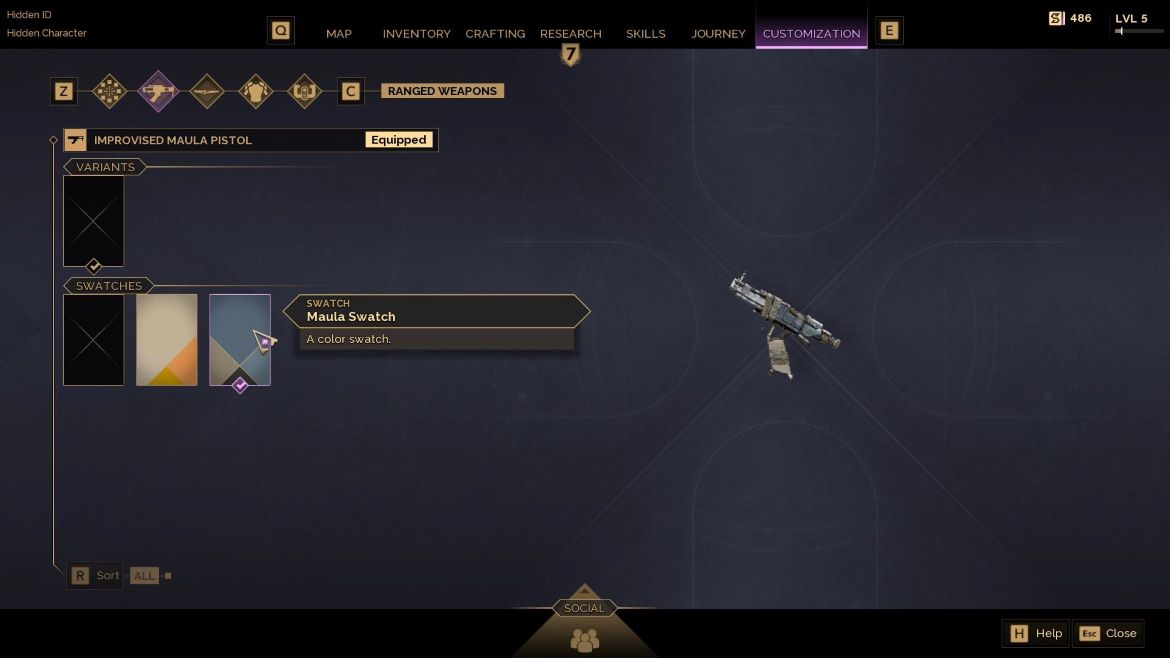
Task: Select the Customization tab
Action: click(x=811, y=34)
